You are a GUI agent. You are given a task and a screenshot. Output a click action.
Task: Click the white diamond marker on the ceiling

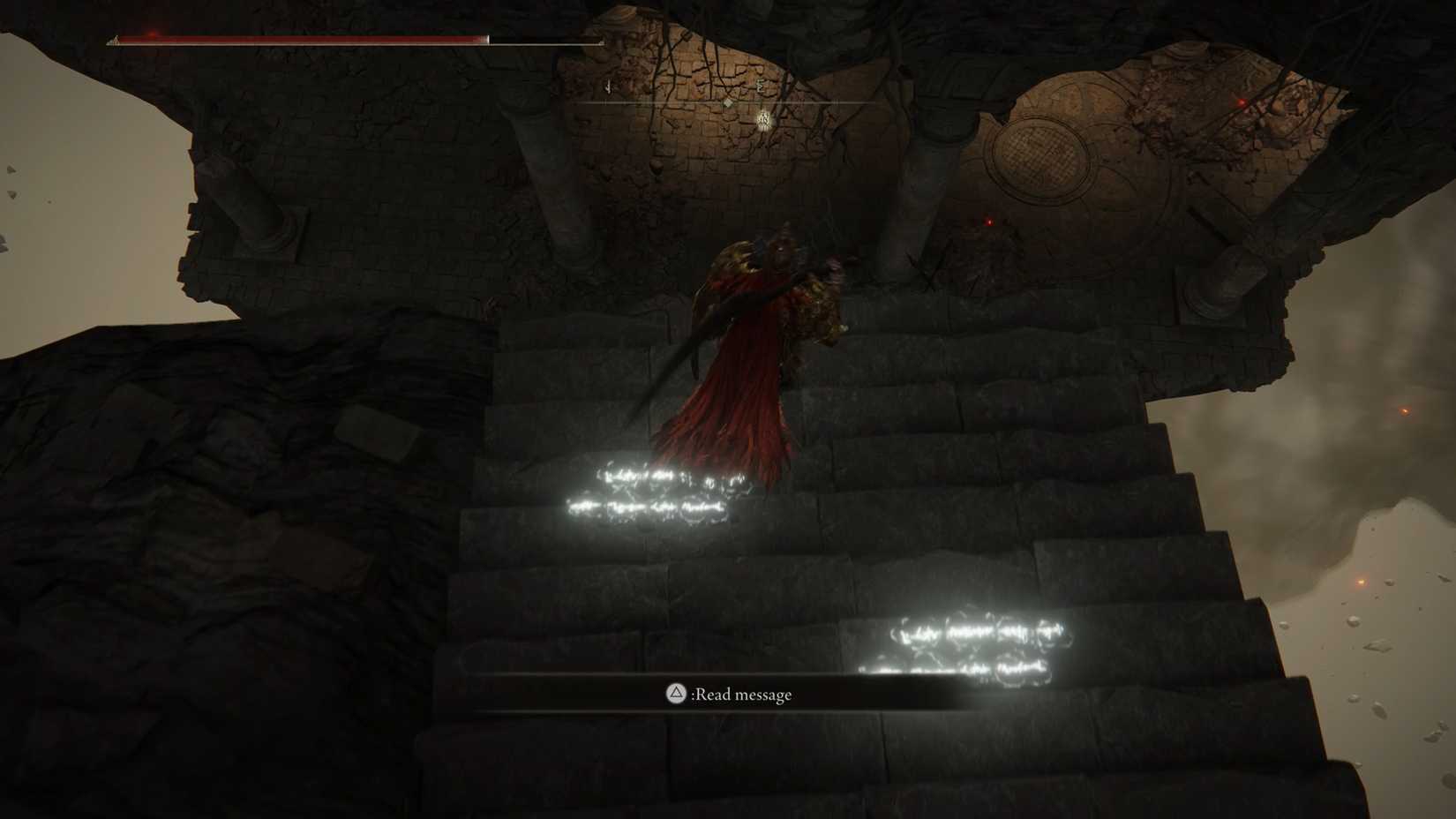coord(728,102)
